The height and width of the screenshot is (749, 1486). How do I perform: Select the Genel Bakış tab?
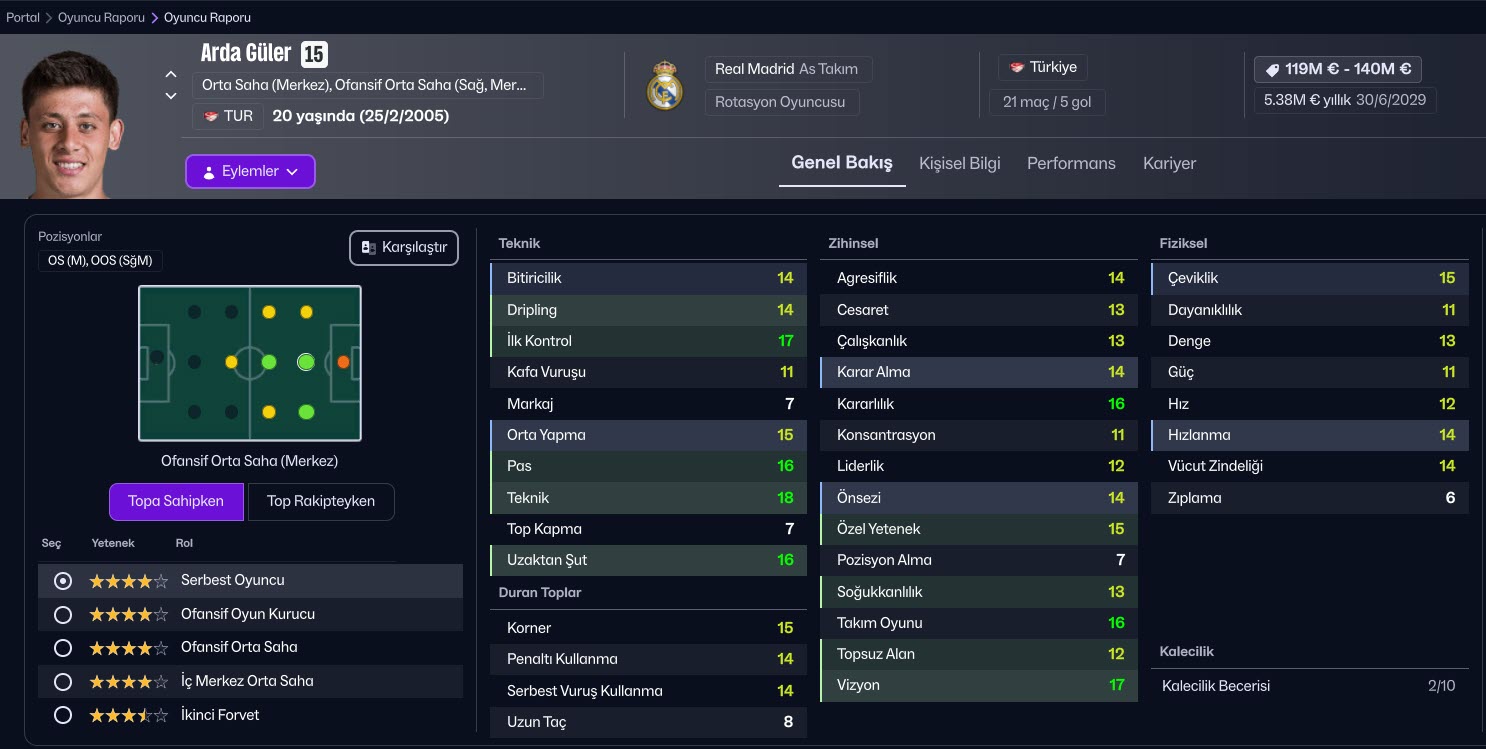pyautogui.click(x=841, y=163)
